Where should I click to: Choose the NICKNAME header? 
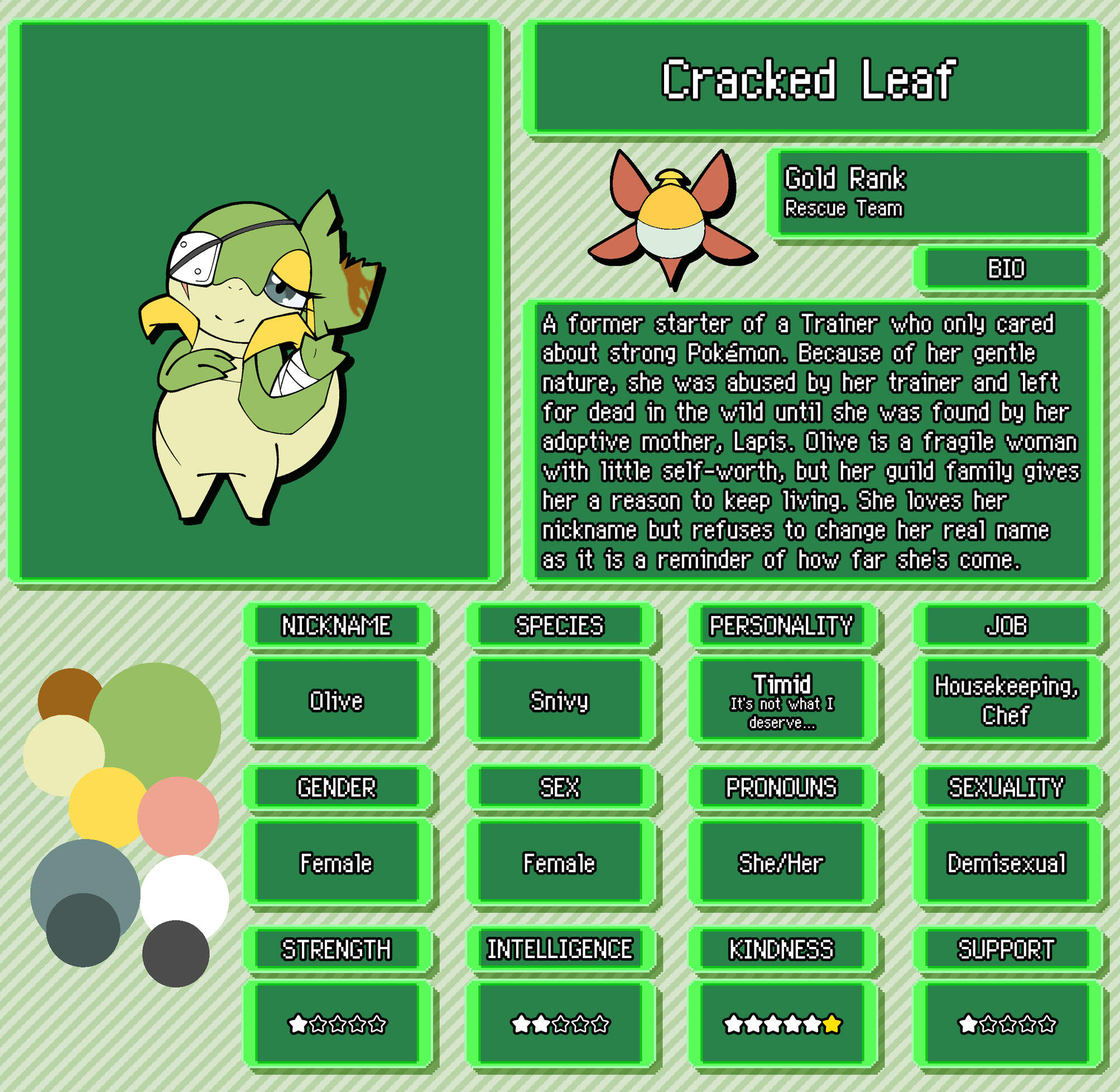(x=337, y=626)
